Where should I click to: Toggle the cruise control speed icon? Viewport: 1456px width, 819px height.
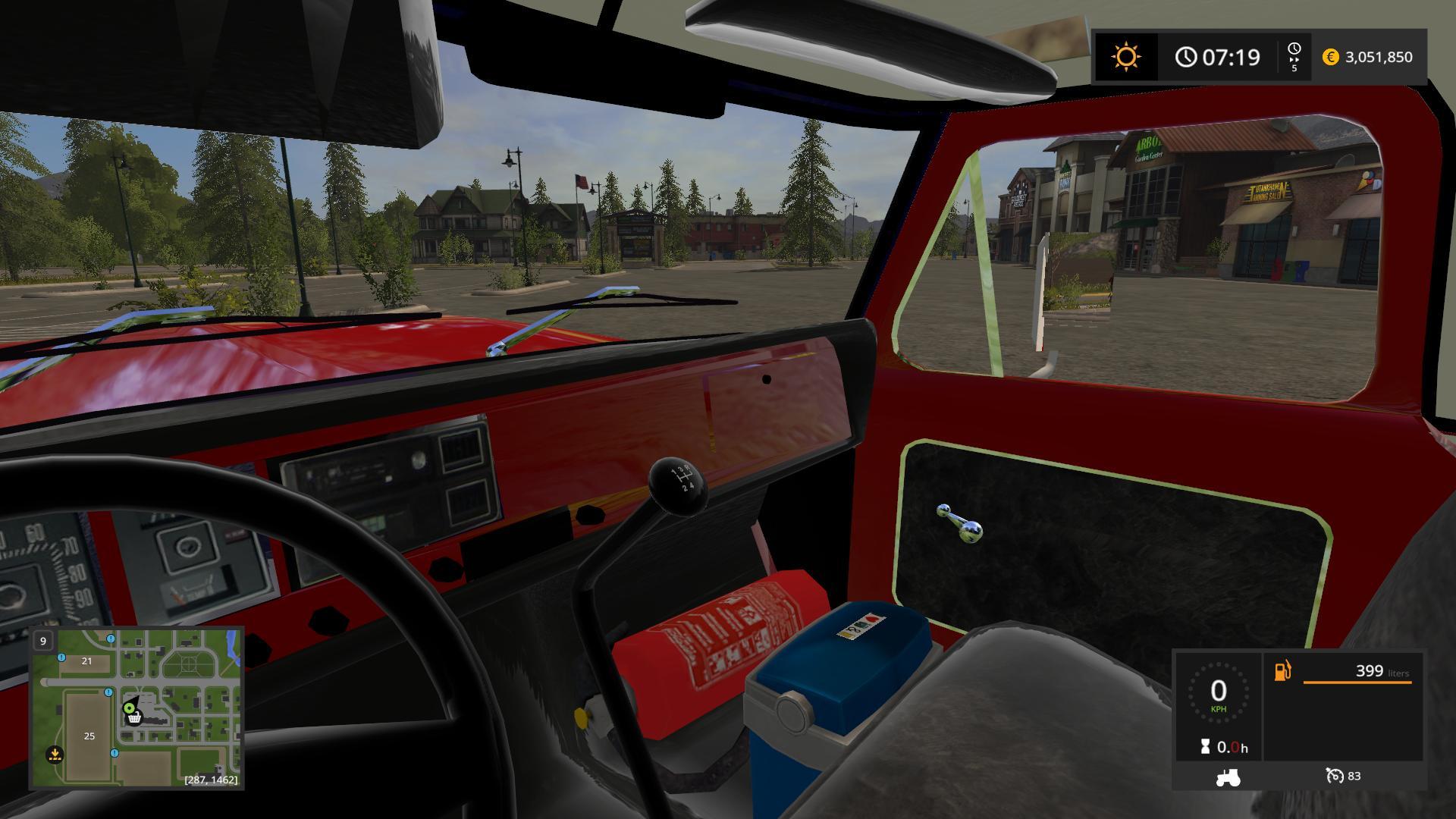point(1334,776)
